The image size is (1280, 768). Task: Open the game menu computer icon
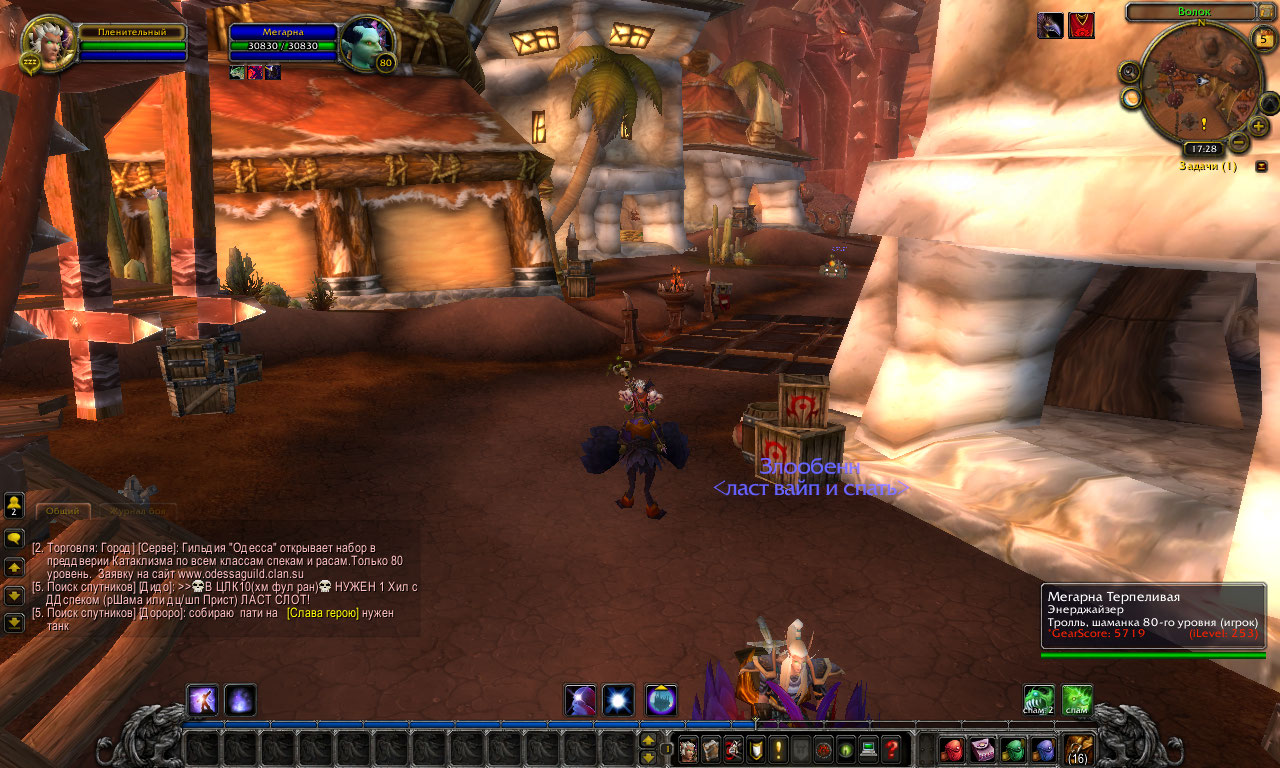point(868,749)
